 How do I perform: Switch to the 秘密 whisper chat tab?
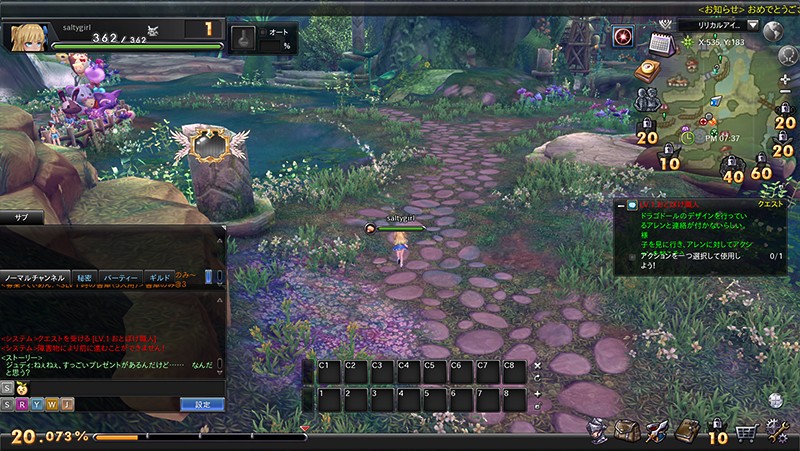tap(85, 277)
